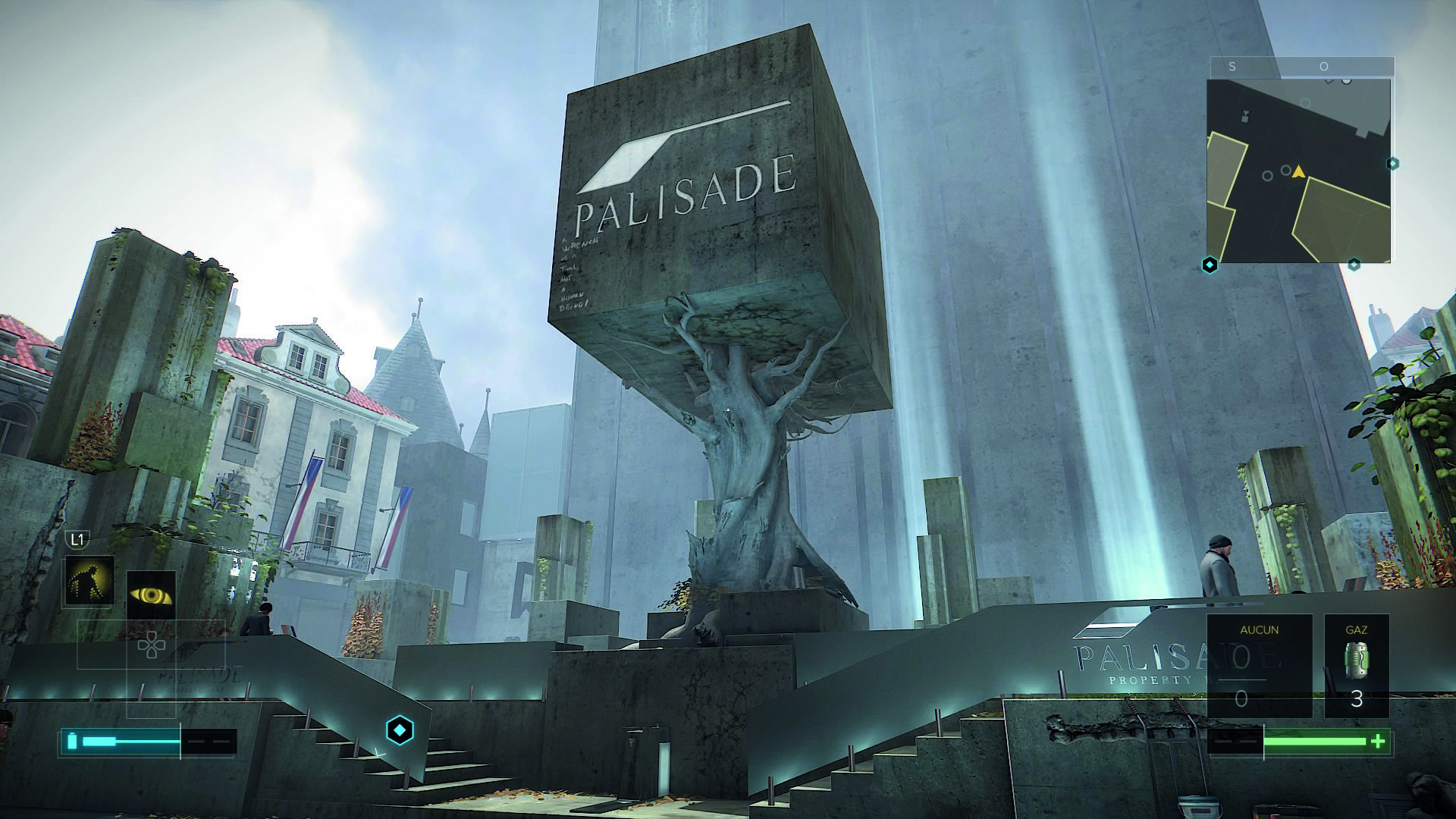Select the Gaz grenade slot

(x=1356, y=665)
